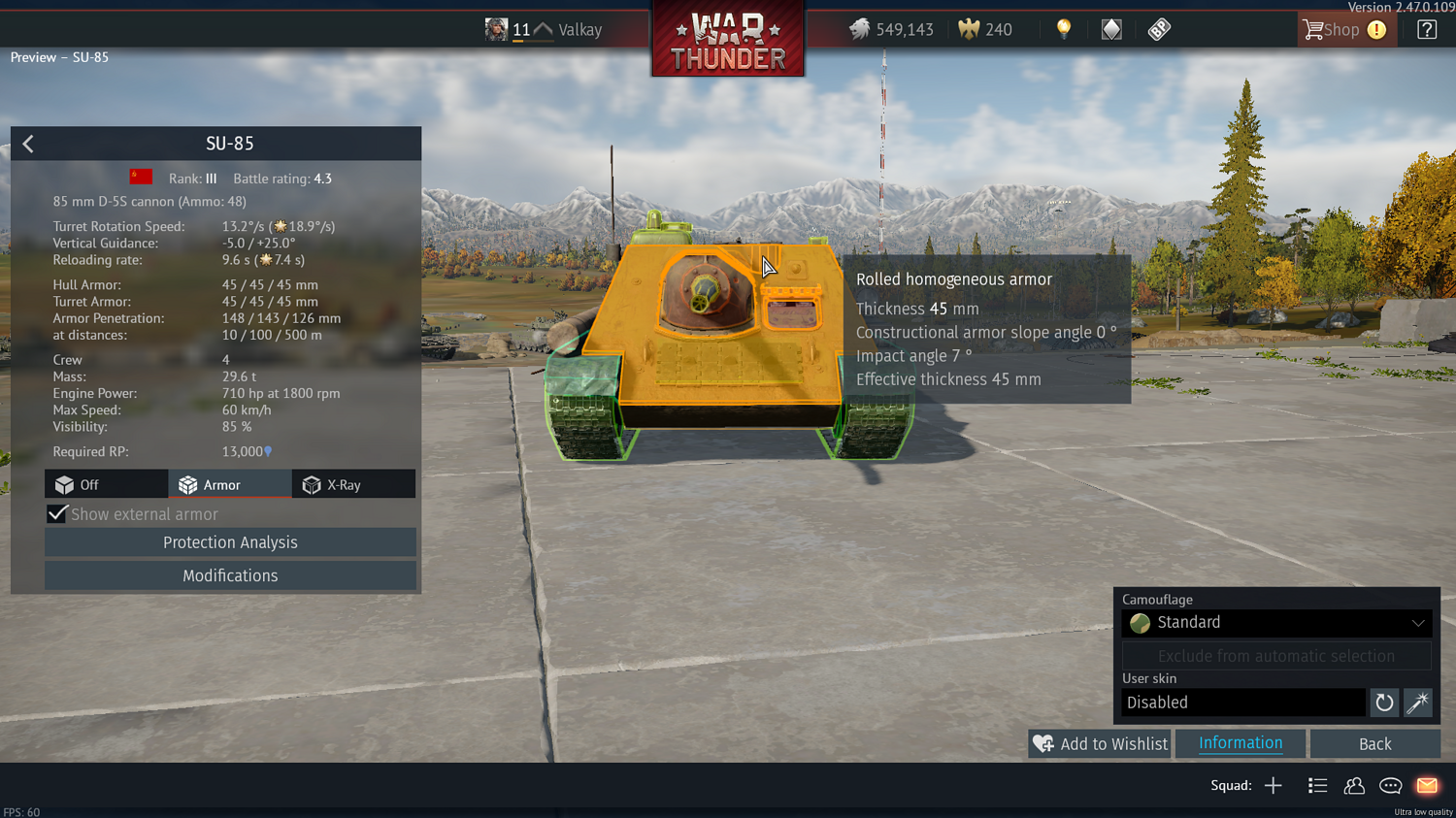Open the chat speech bubble
The image size is (1456, 818).
(x=1390, y=786)
